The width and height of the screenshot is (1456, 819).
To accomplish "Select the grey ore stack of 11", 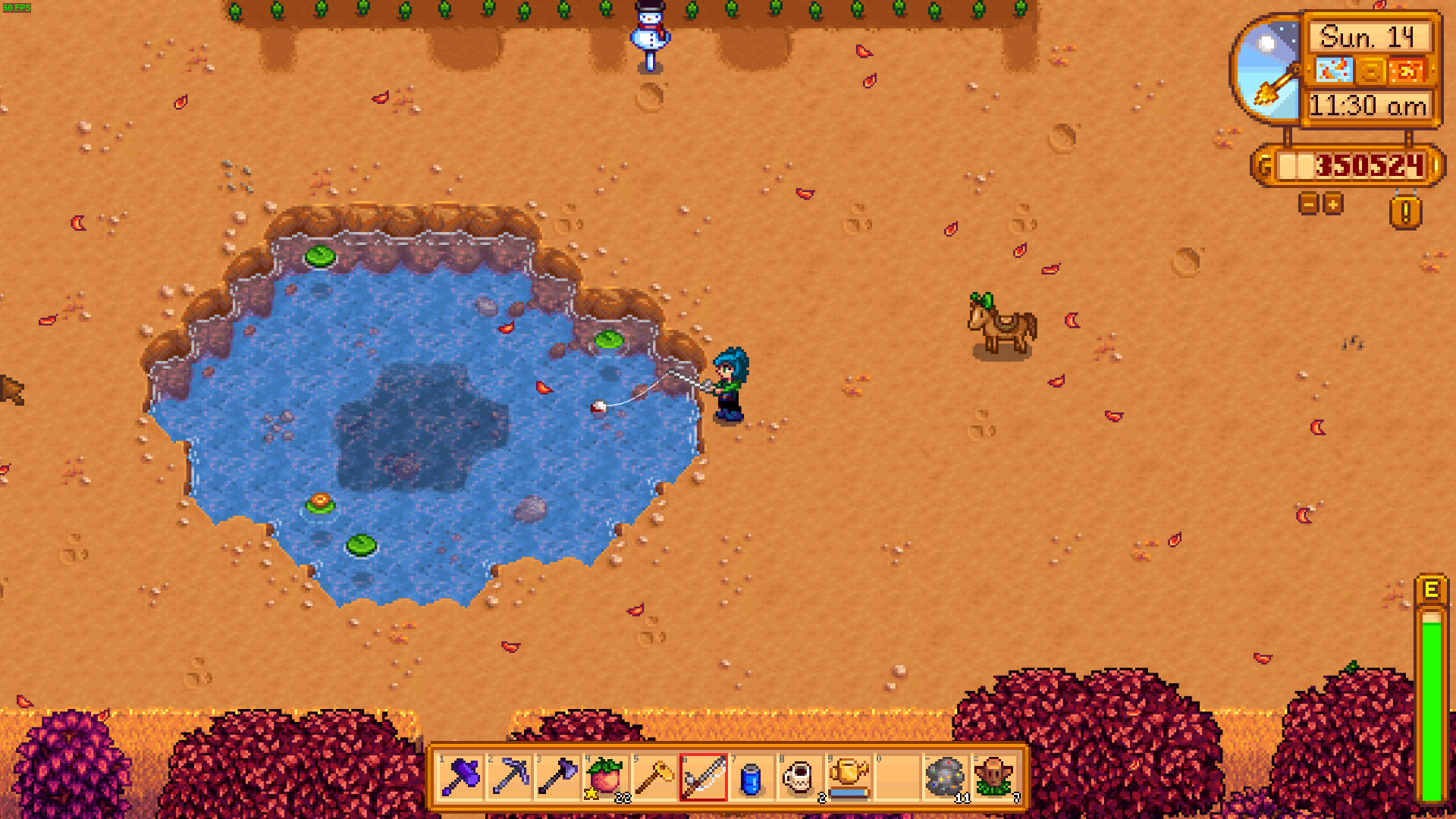I will [945, 777].
